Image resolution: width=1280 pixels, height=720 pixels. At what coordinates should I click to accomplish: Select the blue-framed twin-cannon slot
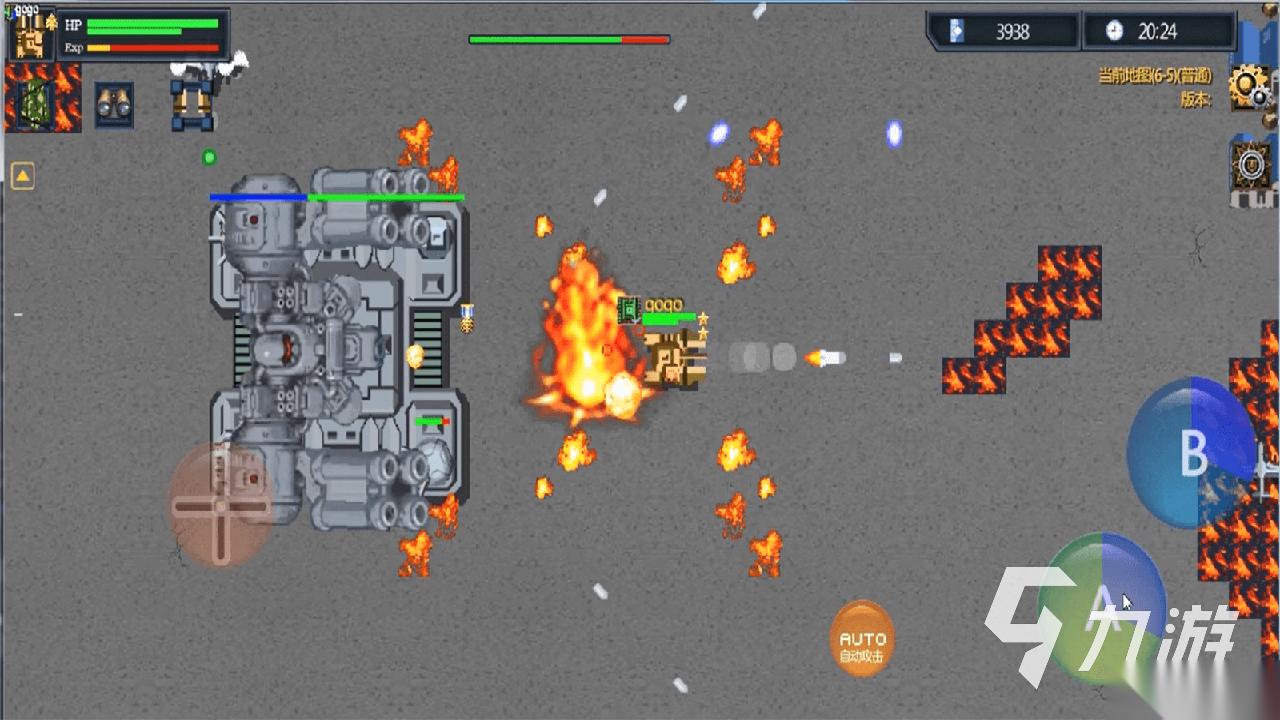193,102
